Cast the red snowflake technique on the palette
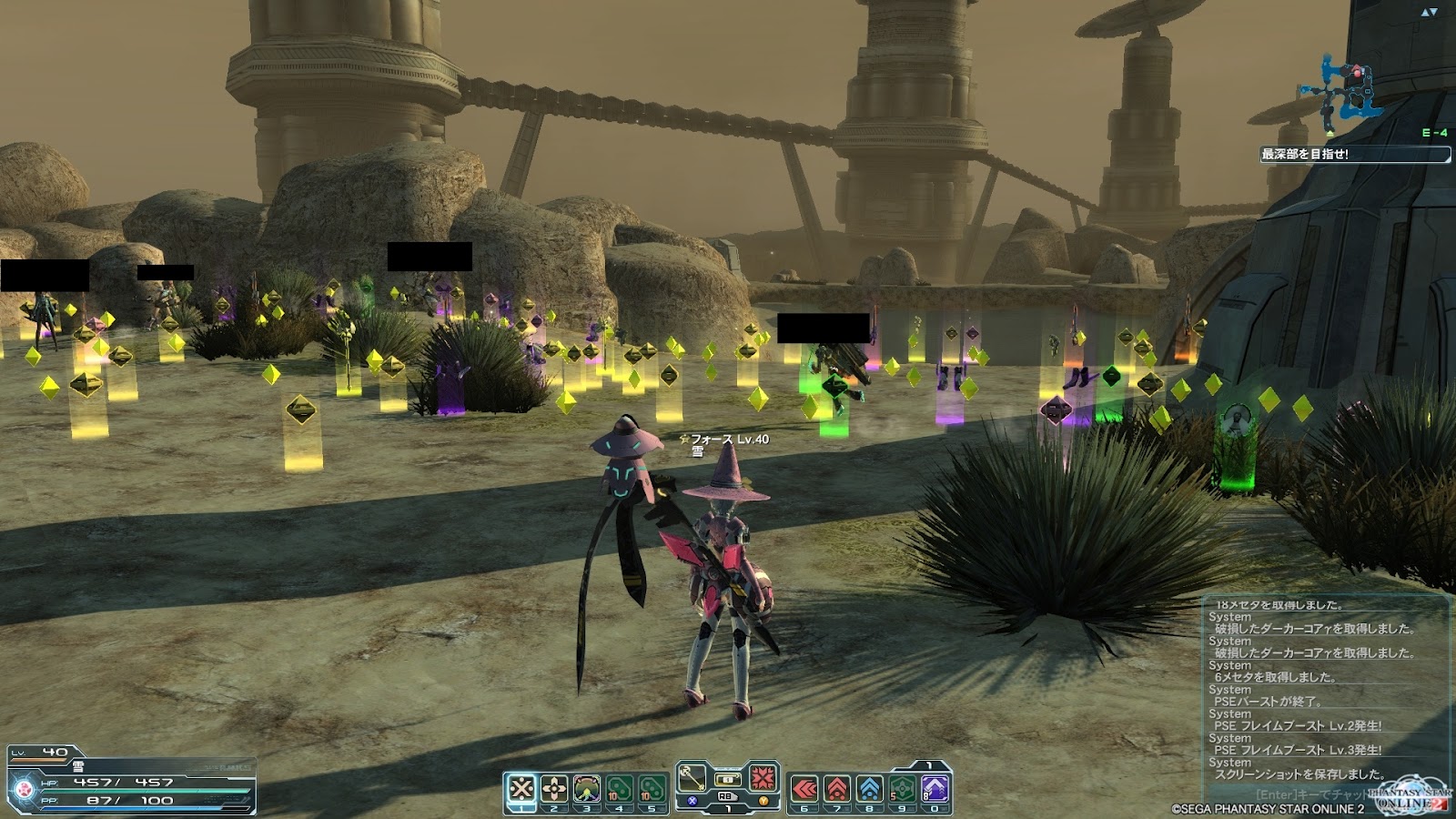 763,778
